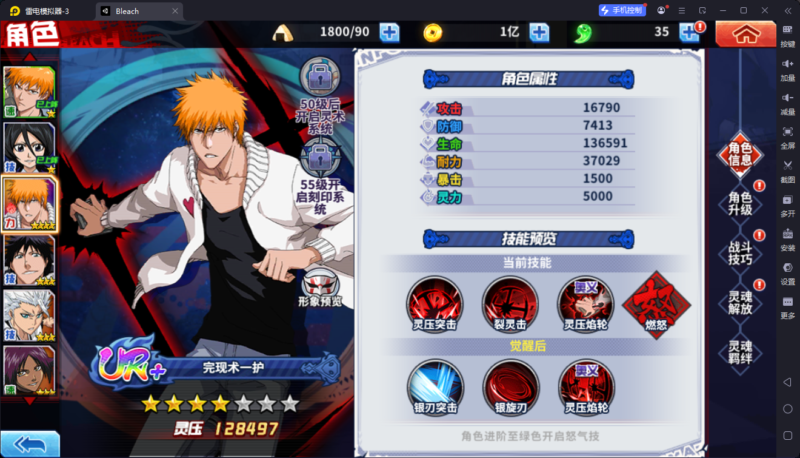Select the 灵魂解放 tab
The height and width of the screenshot is (458, 800).
740,301
